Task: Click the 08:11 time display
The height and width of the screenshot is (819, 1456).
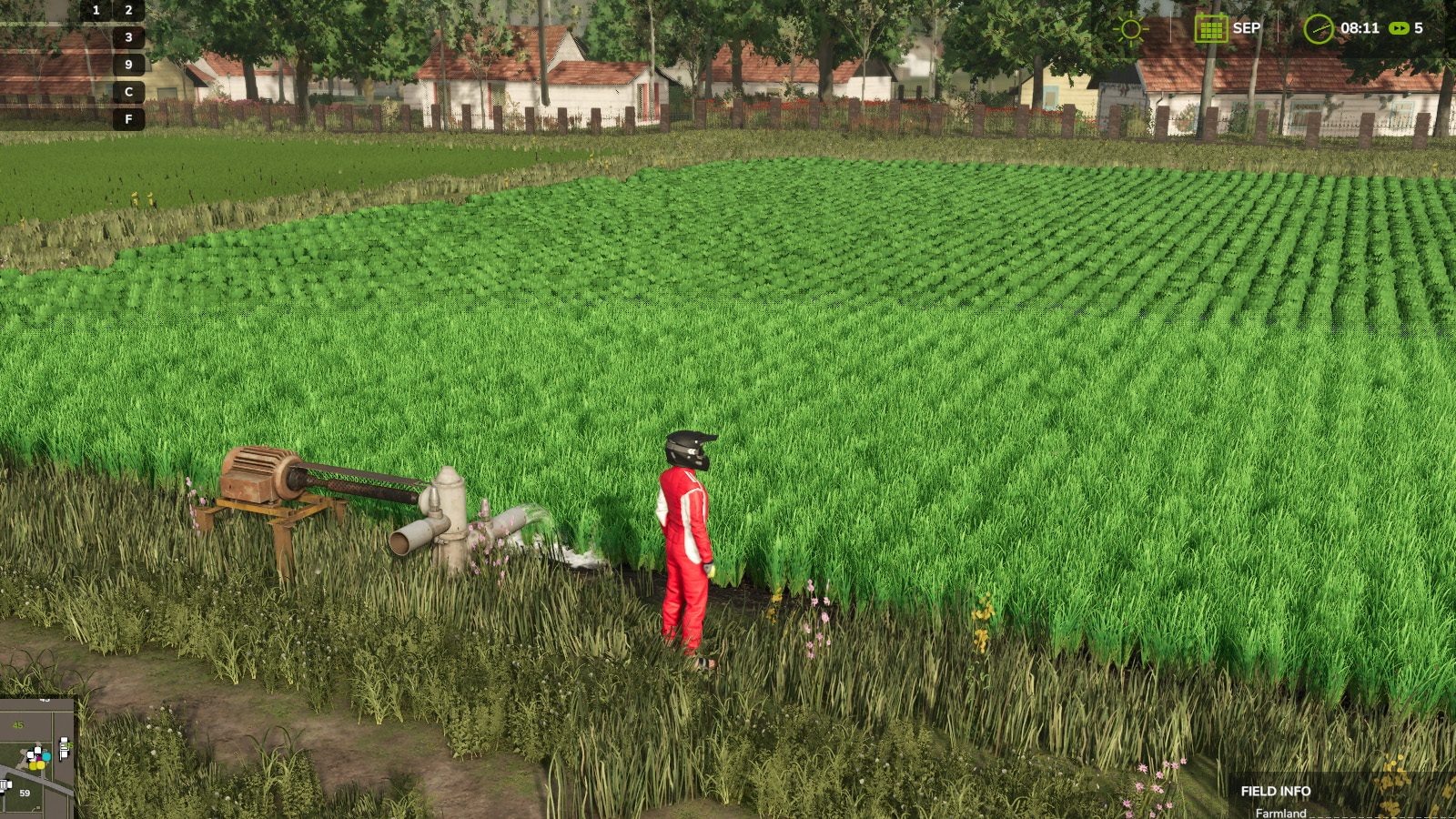Action: (1359, 28)
